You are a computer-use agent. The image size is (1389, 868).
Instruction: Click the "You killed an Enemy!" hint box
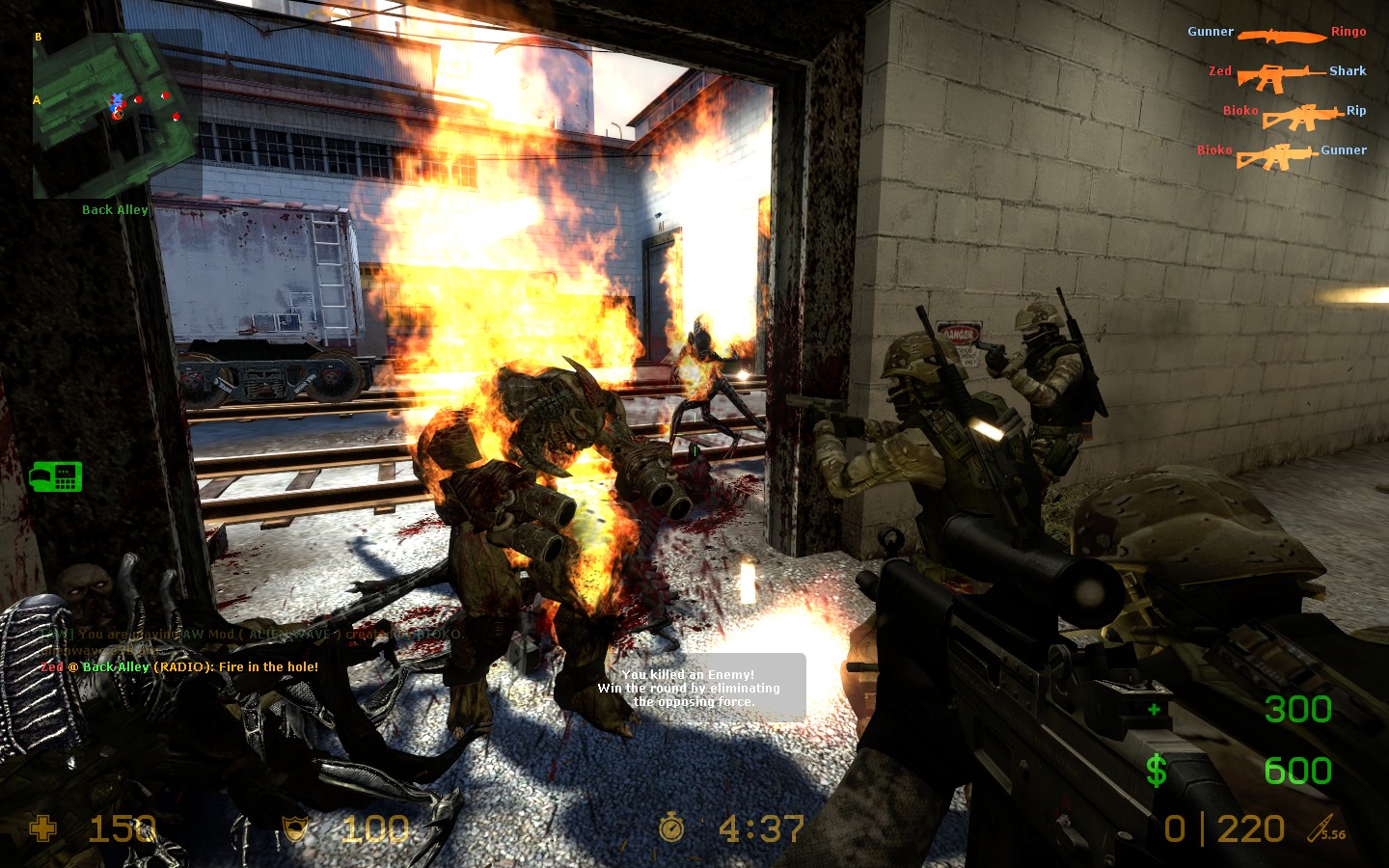click(690, 688)
